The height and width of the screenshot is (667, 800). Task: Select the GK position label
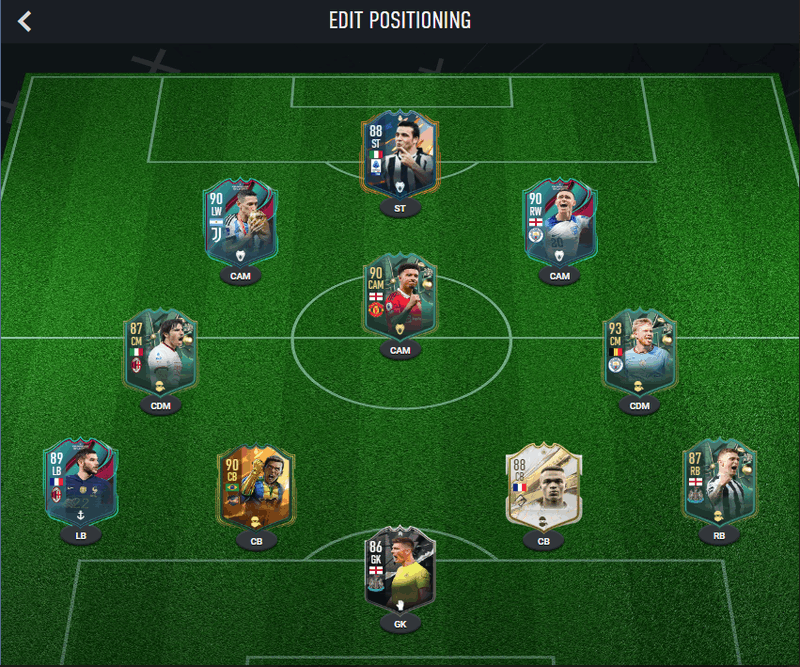[400, 623]
